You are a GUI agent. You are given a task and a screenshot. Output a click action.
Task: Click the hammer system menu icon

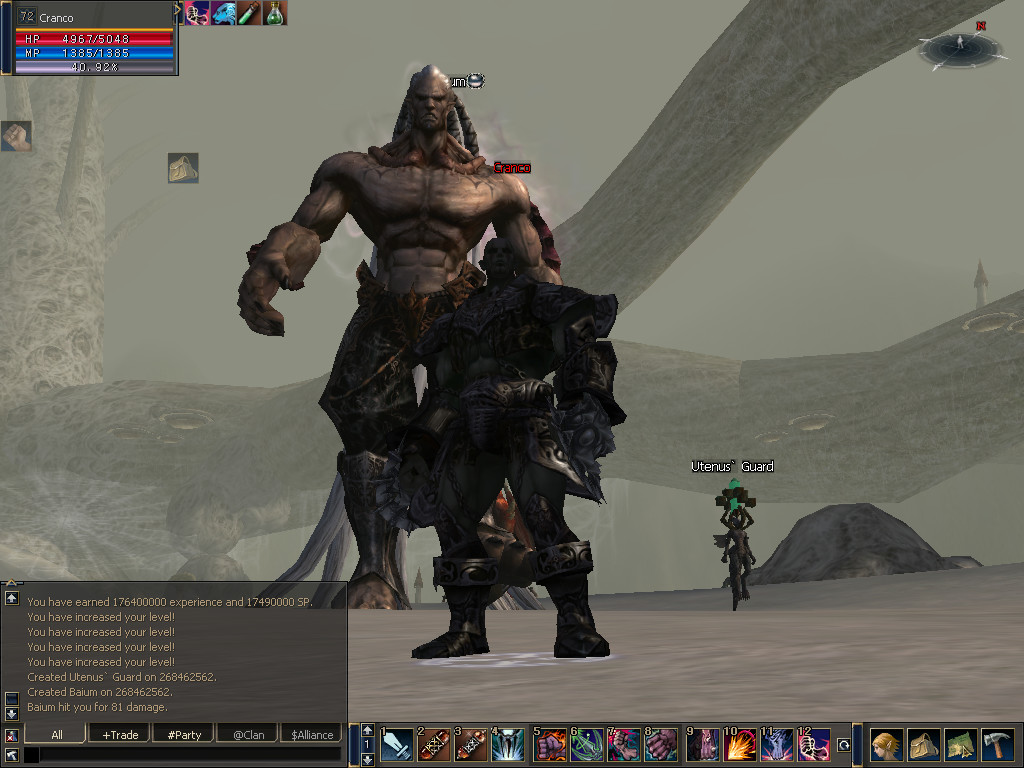[997, 745]
